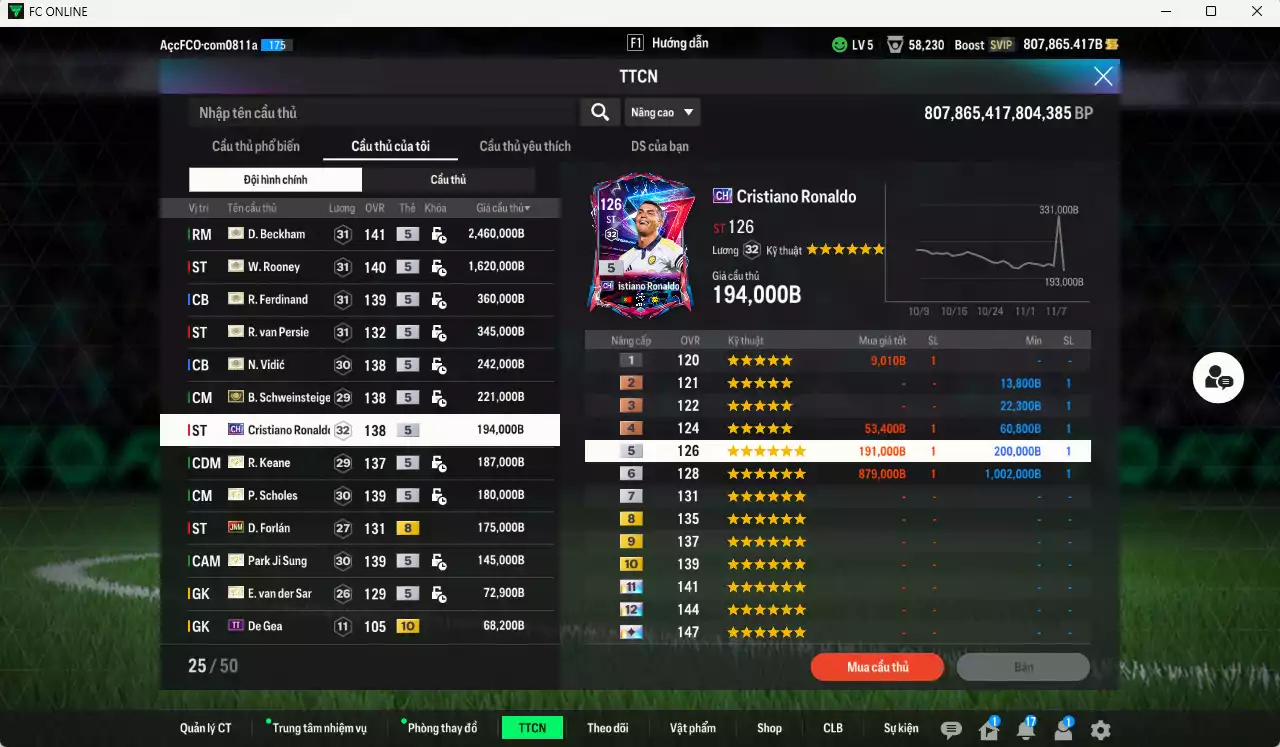This screenshot has width=1280, height=747.
Task: Open the friends panel icon on the right edge
Action: (x=1218, y=378)
